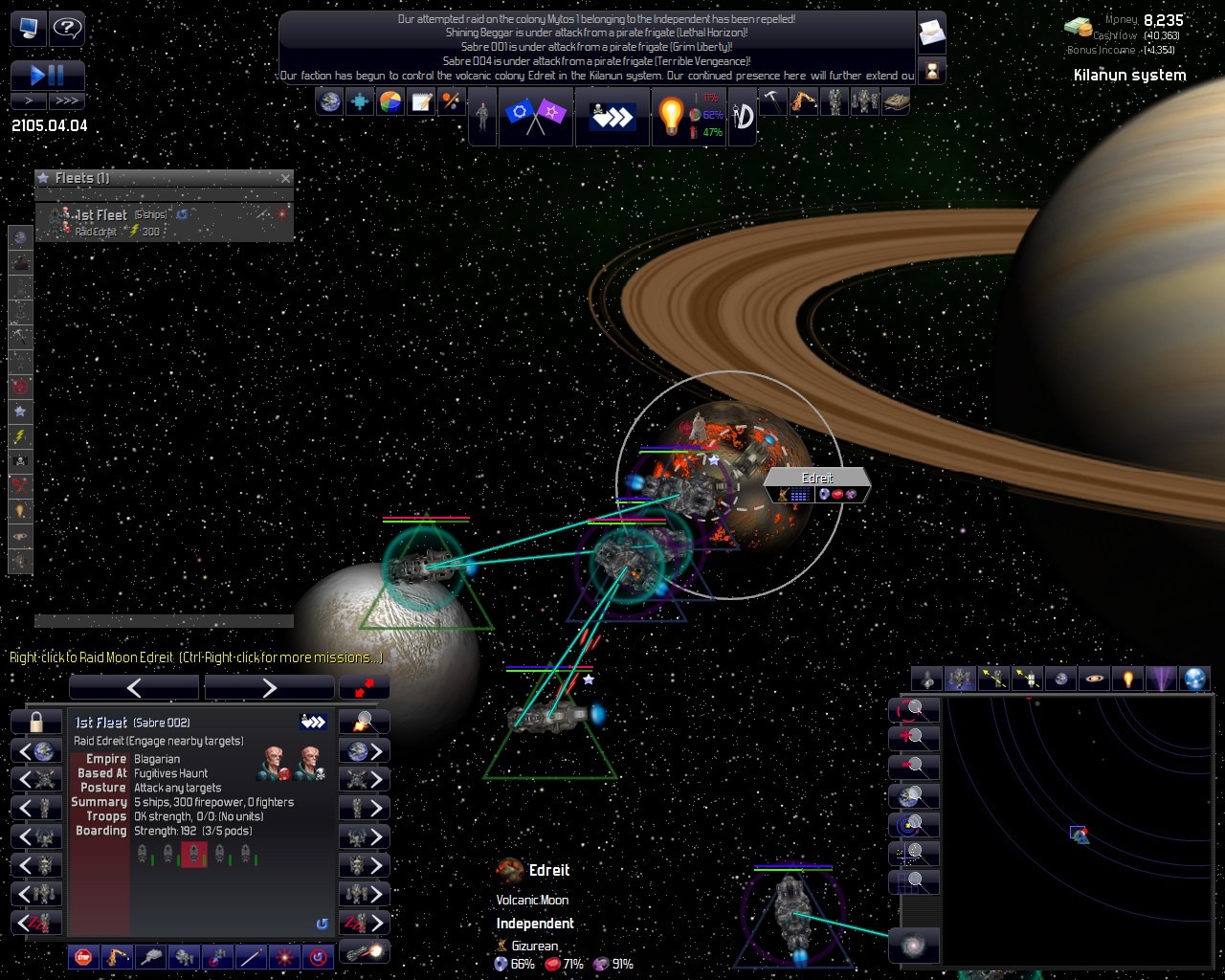Cycle to the next colony with globe arrow

click(365, 750)
